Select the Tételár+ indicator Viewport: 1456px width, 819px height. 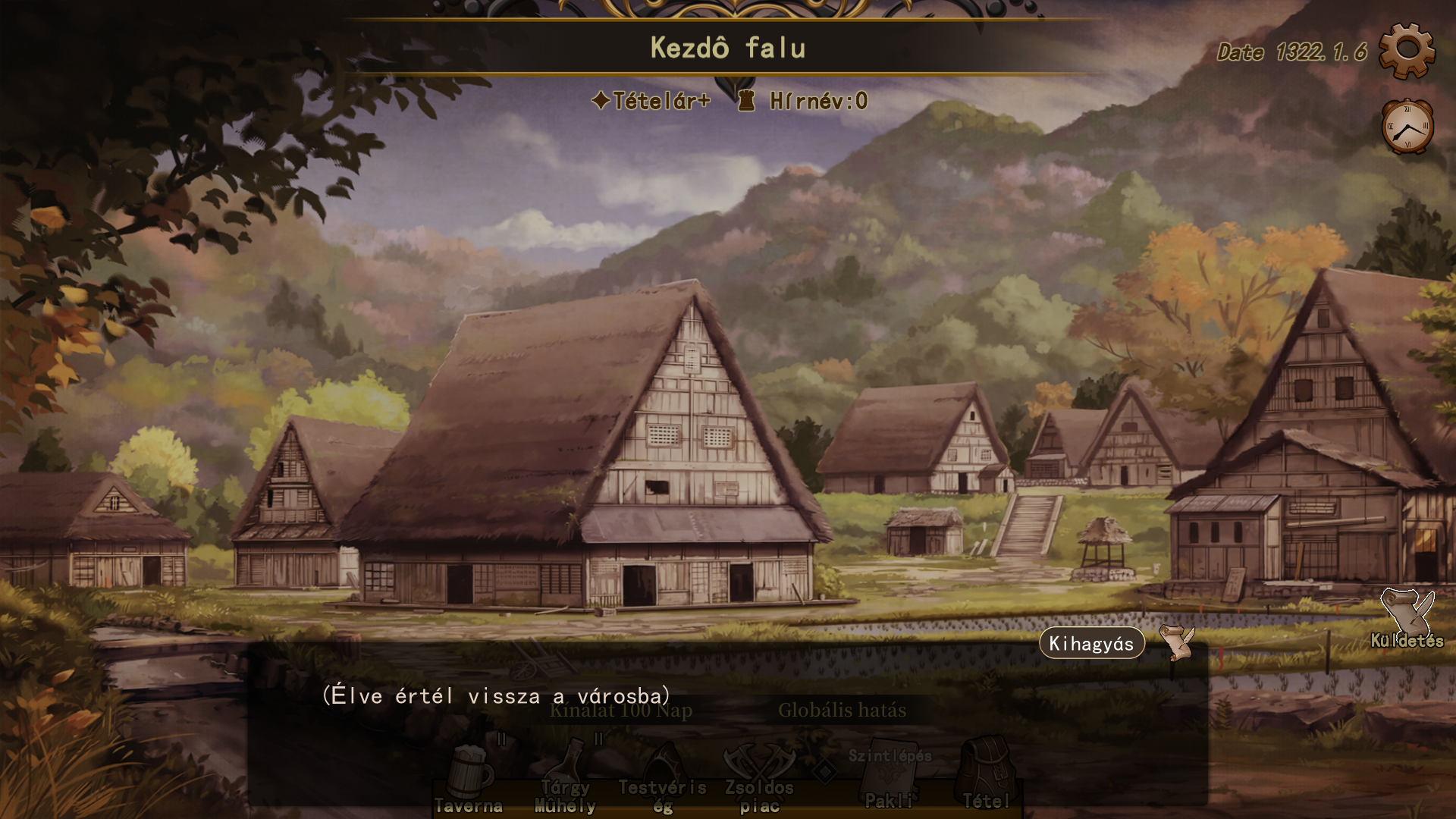[651, 101]
